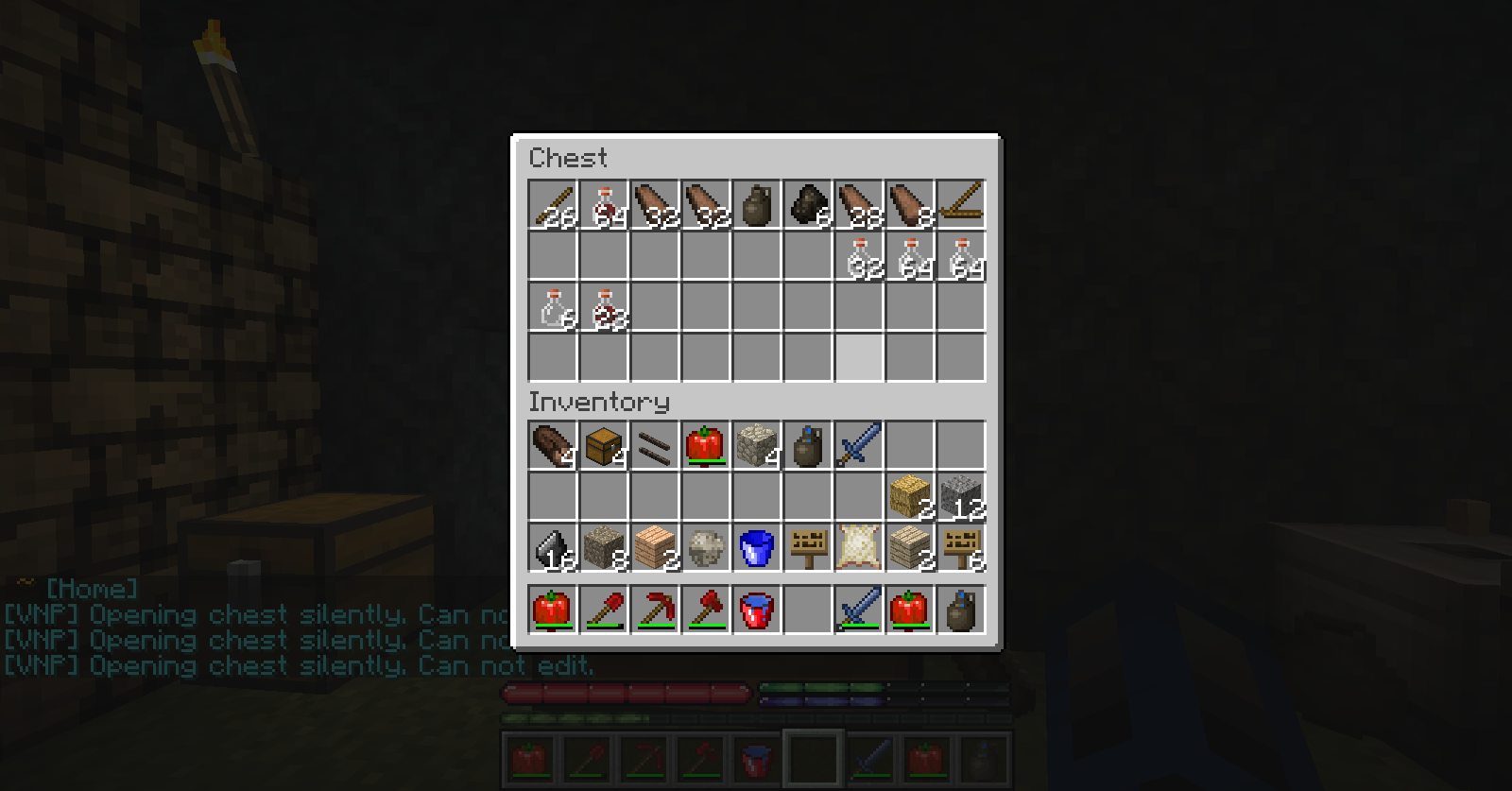This screenshot has width=1512, height=791.
Task: Pick the parchment hide item in inventory
Action: (x=859, y=548)
